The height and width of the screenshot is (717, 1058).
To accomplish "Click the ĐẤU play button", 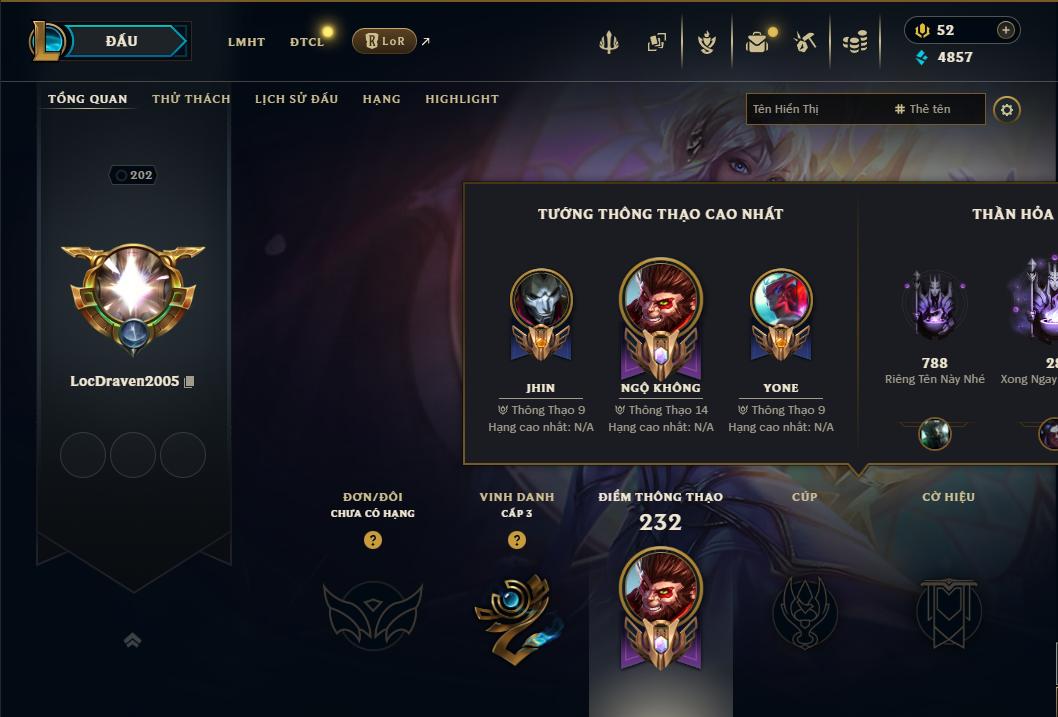I will pyautogui.click(x=122, y=41).
